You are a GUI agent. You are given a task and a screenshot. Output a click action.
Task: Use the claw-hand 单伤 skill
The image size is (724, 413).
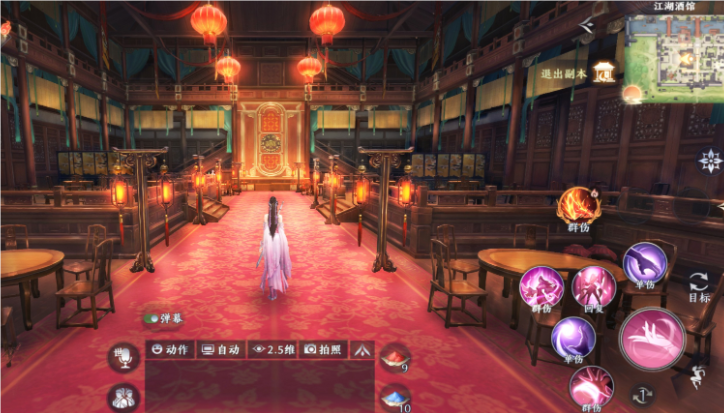click(x=645, y=264)
